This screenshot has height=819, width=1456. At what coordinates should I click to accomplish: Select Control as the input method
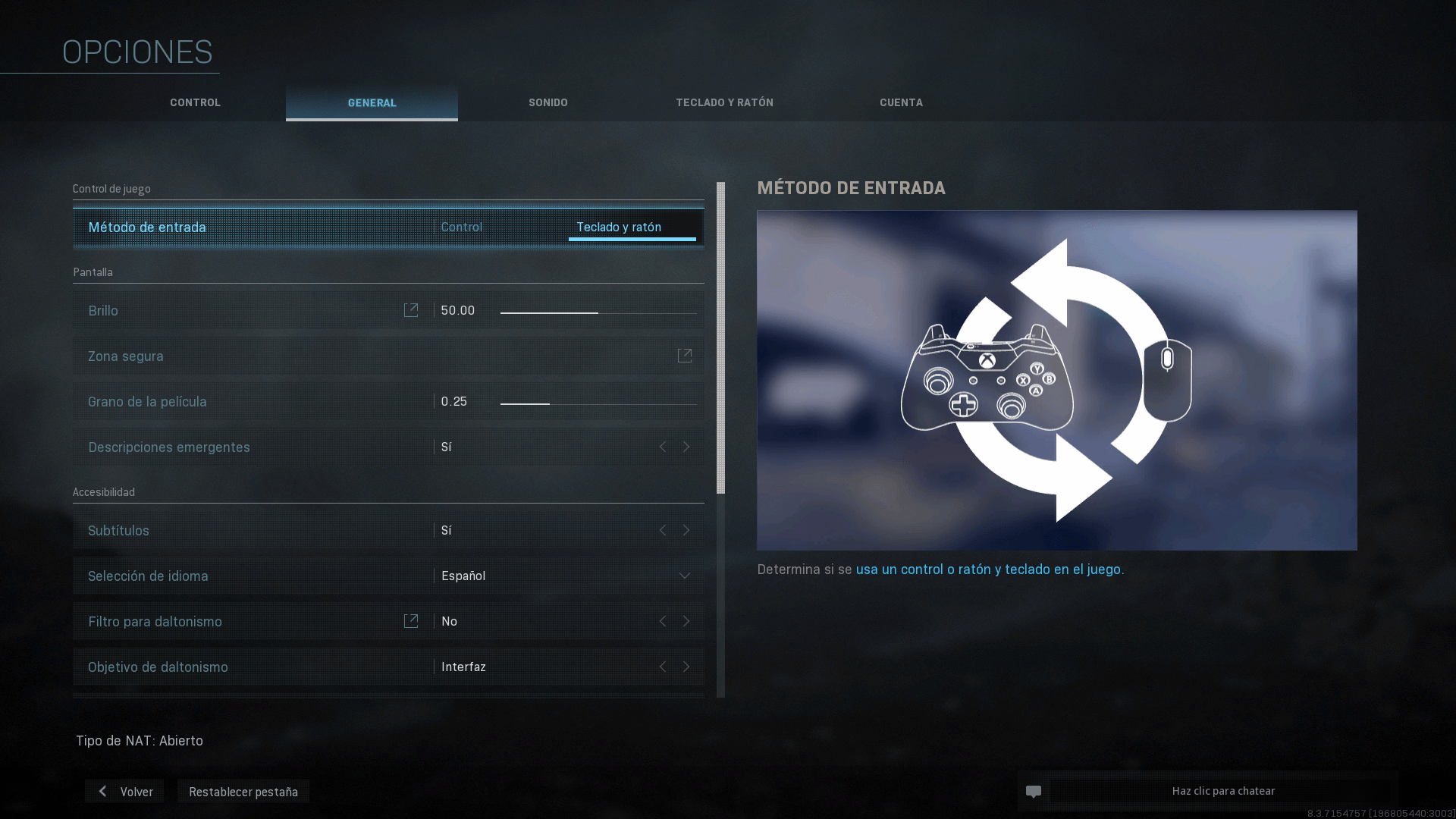(461, 226)
